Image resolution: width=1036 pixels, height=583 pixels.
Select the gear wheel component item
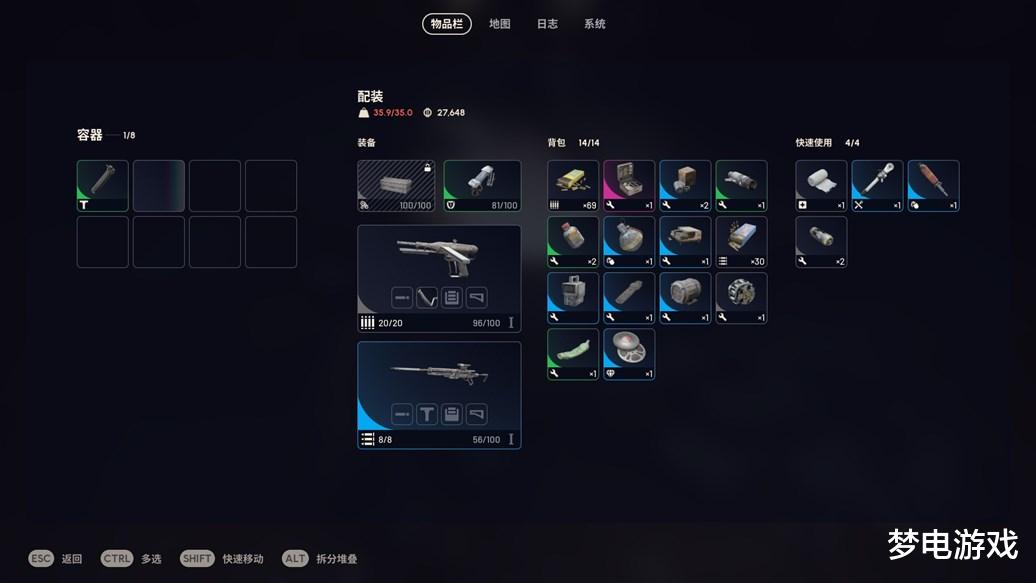[741, 298]
